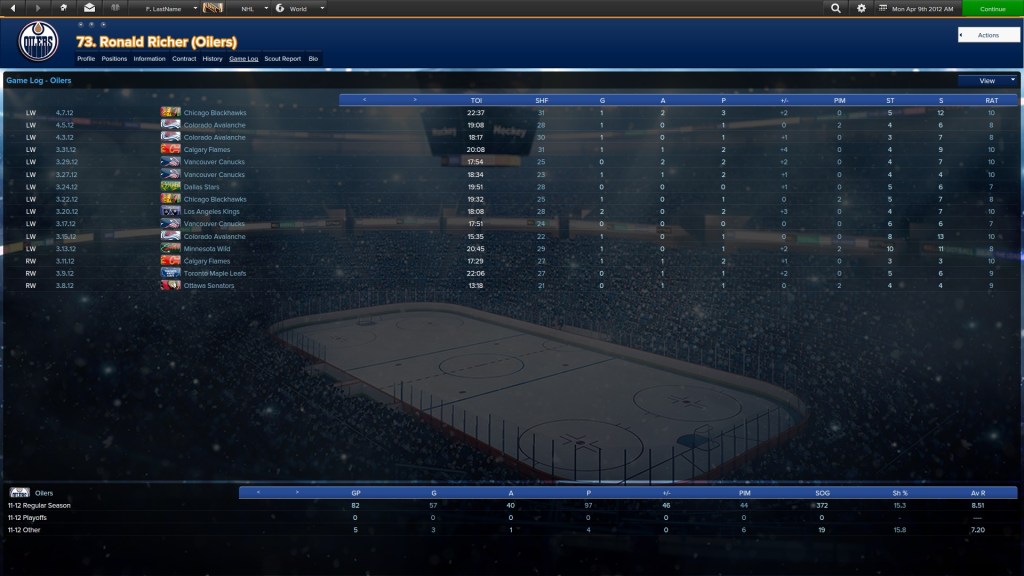The height and width of the screenshot is (576, 1024).
Task: Select the History tab
Action: click(212, 59)
